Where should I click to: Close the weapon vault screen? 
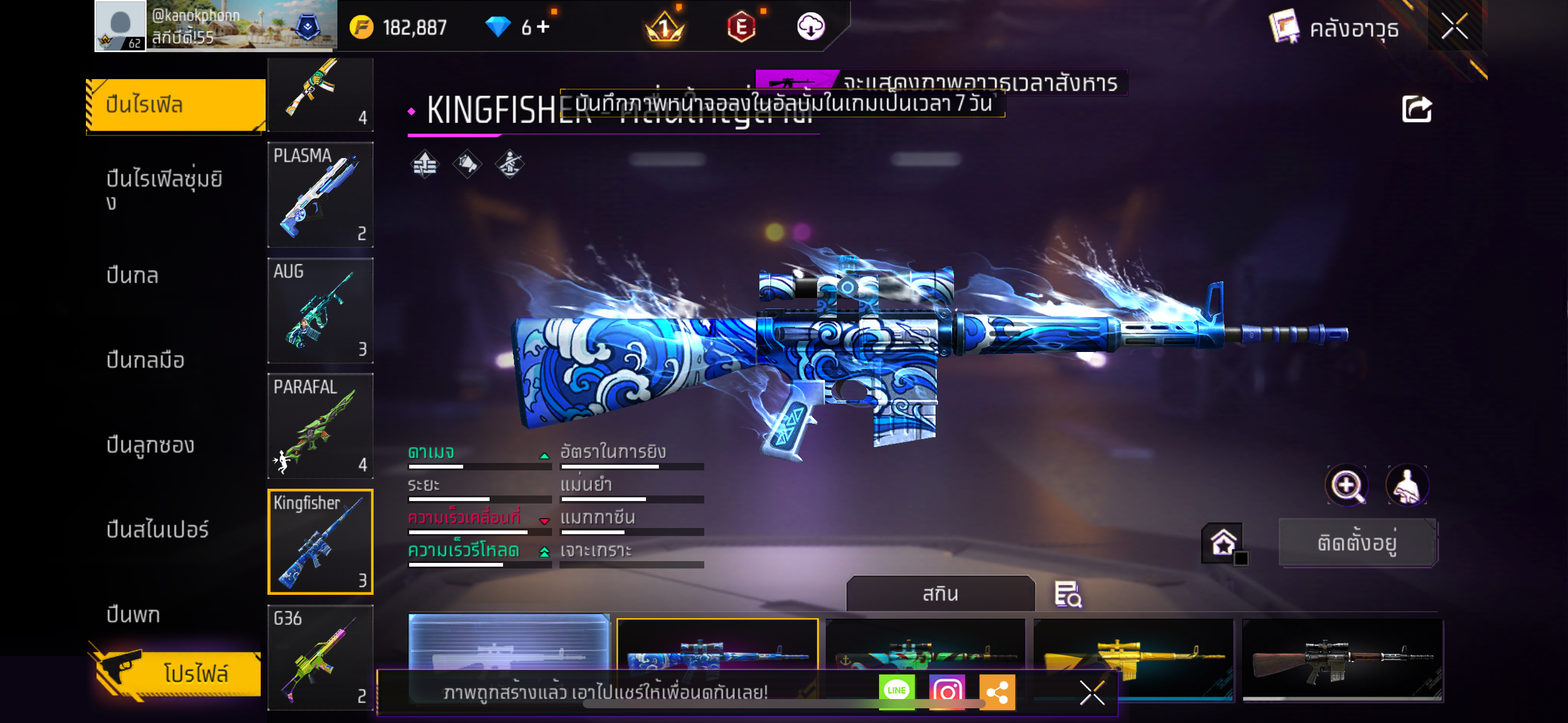point(1454,27)
